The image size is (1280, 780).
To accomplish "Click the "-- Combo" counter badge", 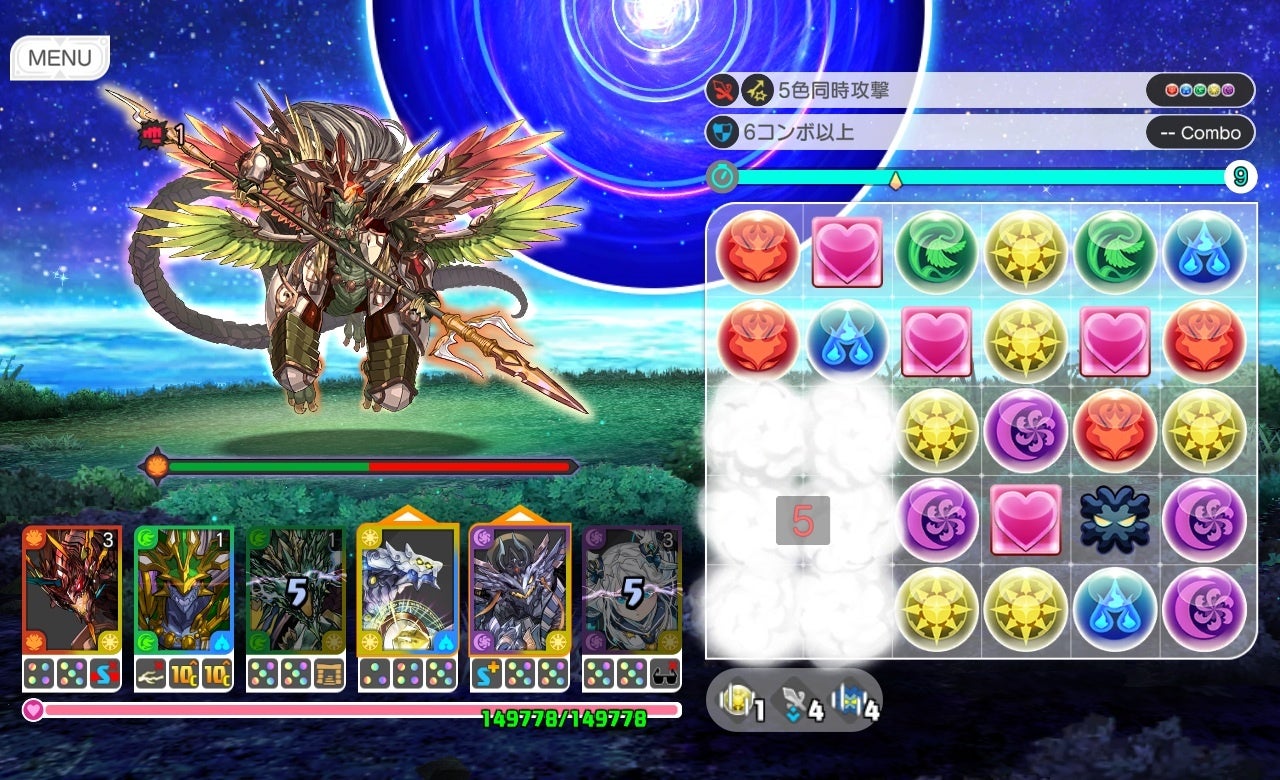I will [1200, 132].
